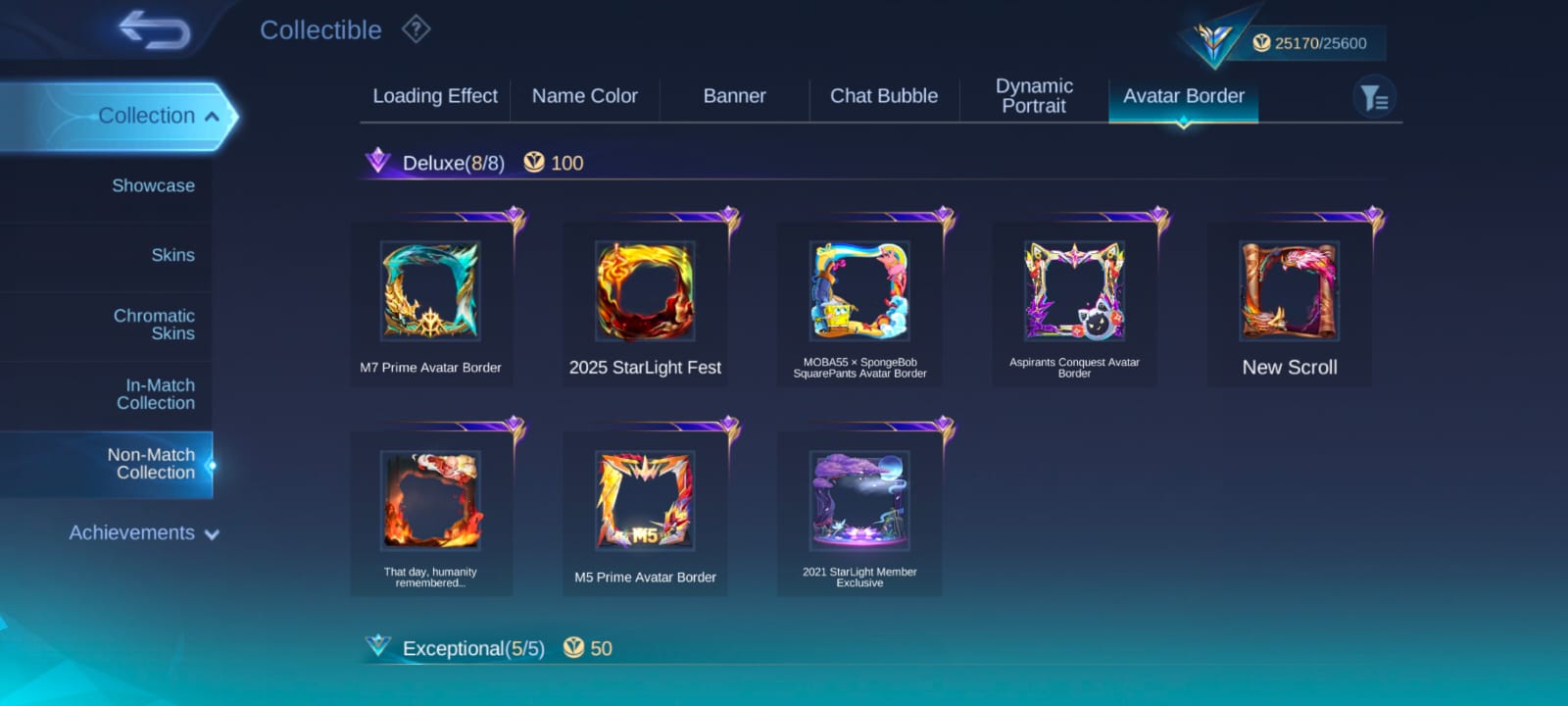
Task: Select the M5 Prime Avatar Border
Action: pyautogui.click(x=645, y=502)
